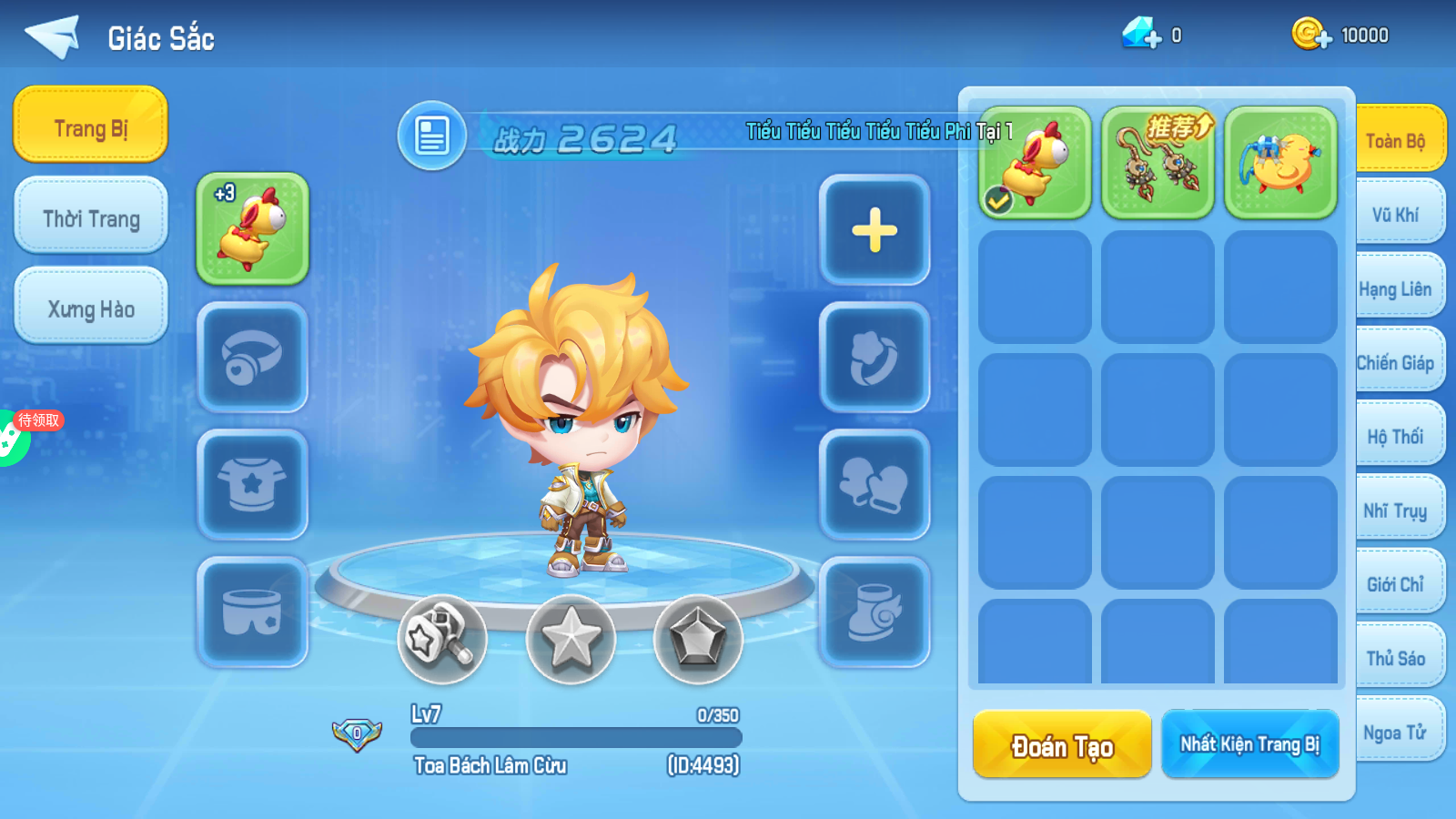Image resolution: width=1456 pixels, height=819 pixels.
Task: Activate Nhất Kiện Trang Bị auto-equip
Action: click(x=1249, y=744)
